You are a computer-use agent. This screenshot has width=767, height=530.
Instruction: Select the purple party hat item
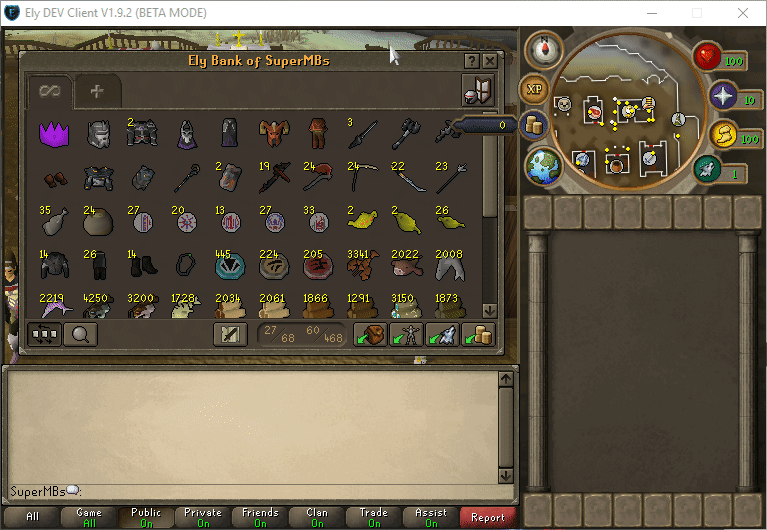tap(52, 133)
